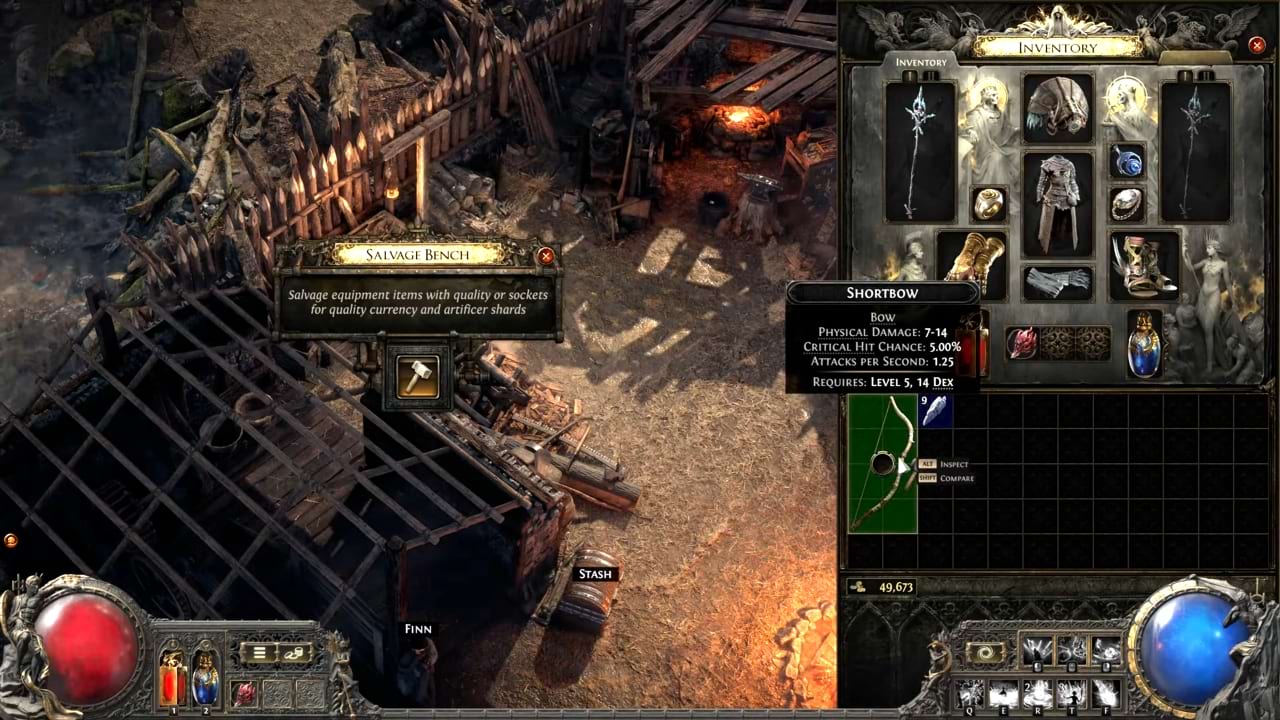Select the equipped body armour slot
1280x720 pixels.
click(1058, 204)
